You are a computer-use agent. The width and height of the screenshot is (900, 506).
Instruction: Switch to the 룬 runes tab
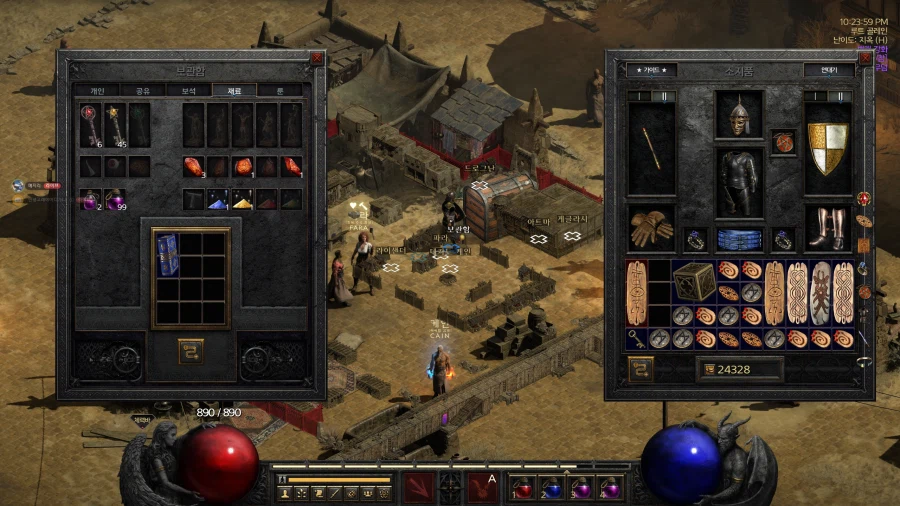point(279,90)
